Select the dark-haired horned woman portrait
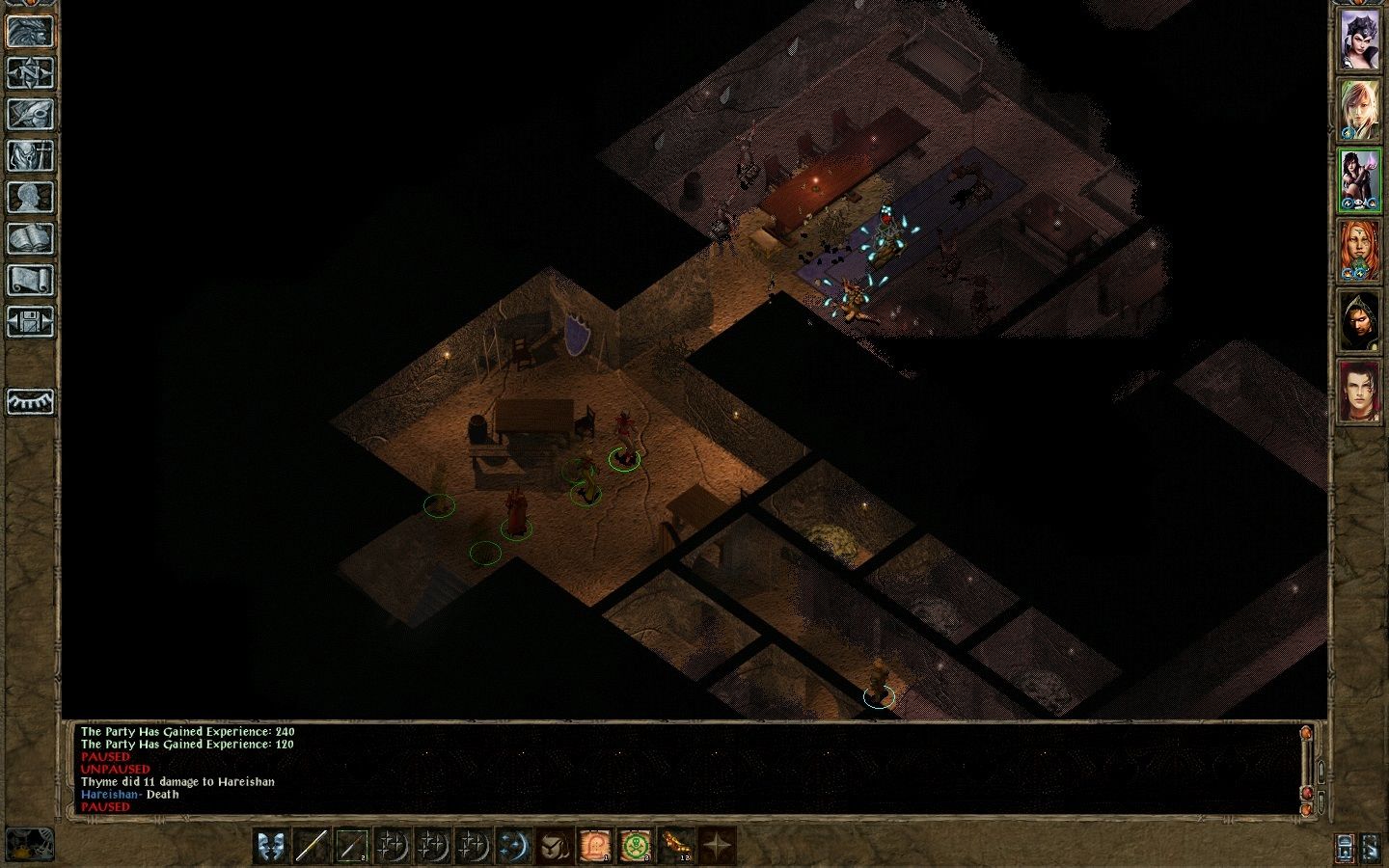The image size is (1389, 868). pyautogui.click(x=1358, y=40)
